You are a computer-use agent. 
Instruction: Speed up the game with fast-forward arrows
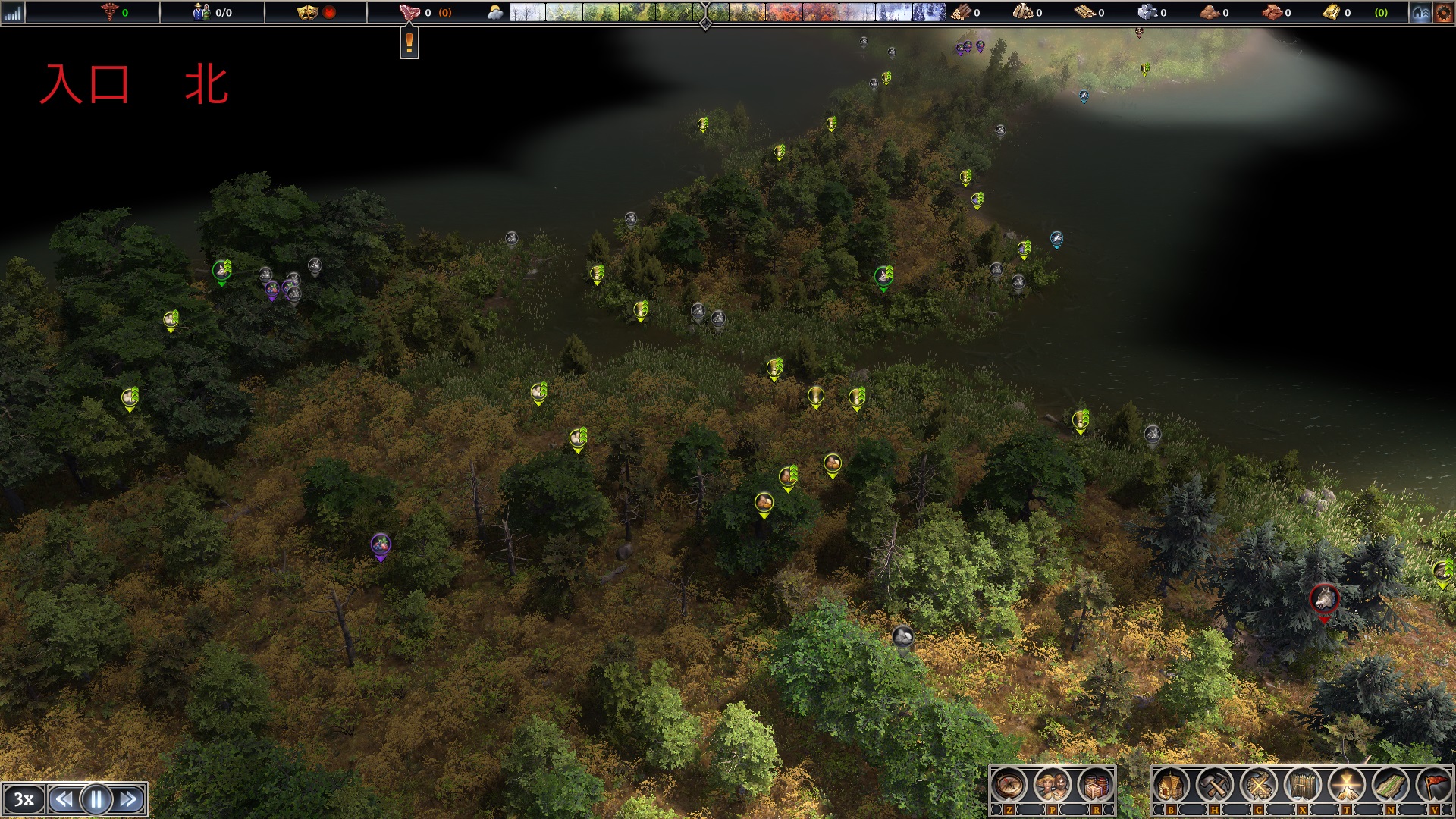pos(130,799)
